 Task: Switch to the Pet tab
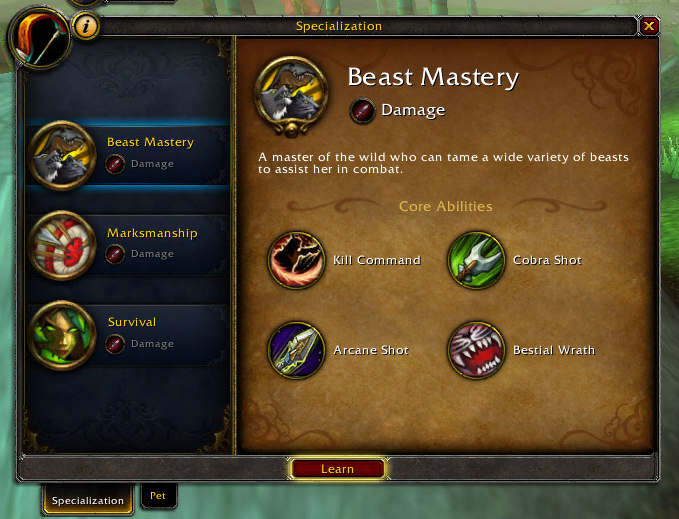pyautogui.click(x=157, y=495)
